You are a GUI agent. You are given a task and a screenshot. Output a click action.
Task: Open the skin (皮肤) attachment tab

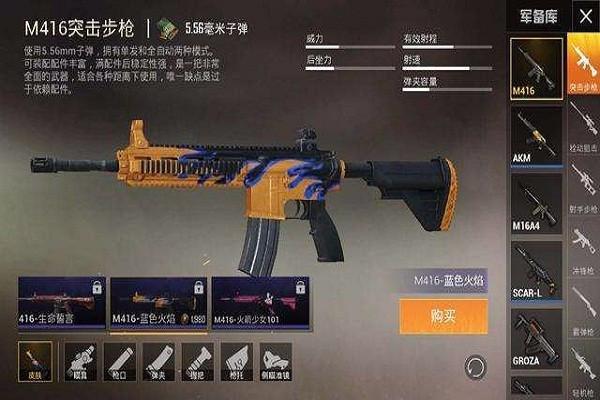coord(35,358)
